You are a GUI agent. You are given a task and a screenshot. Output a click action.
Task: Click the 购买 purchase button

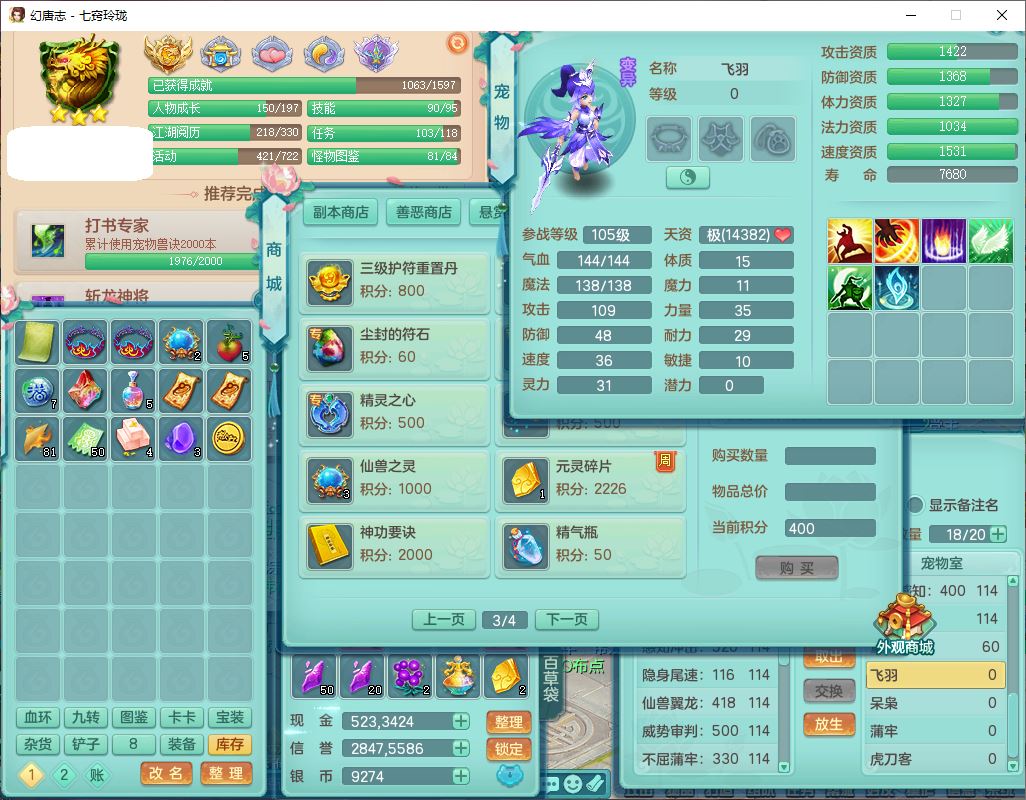796,568
